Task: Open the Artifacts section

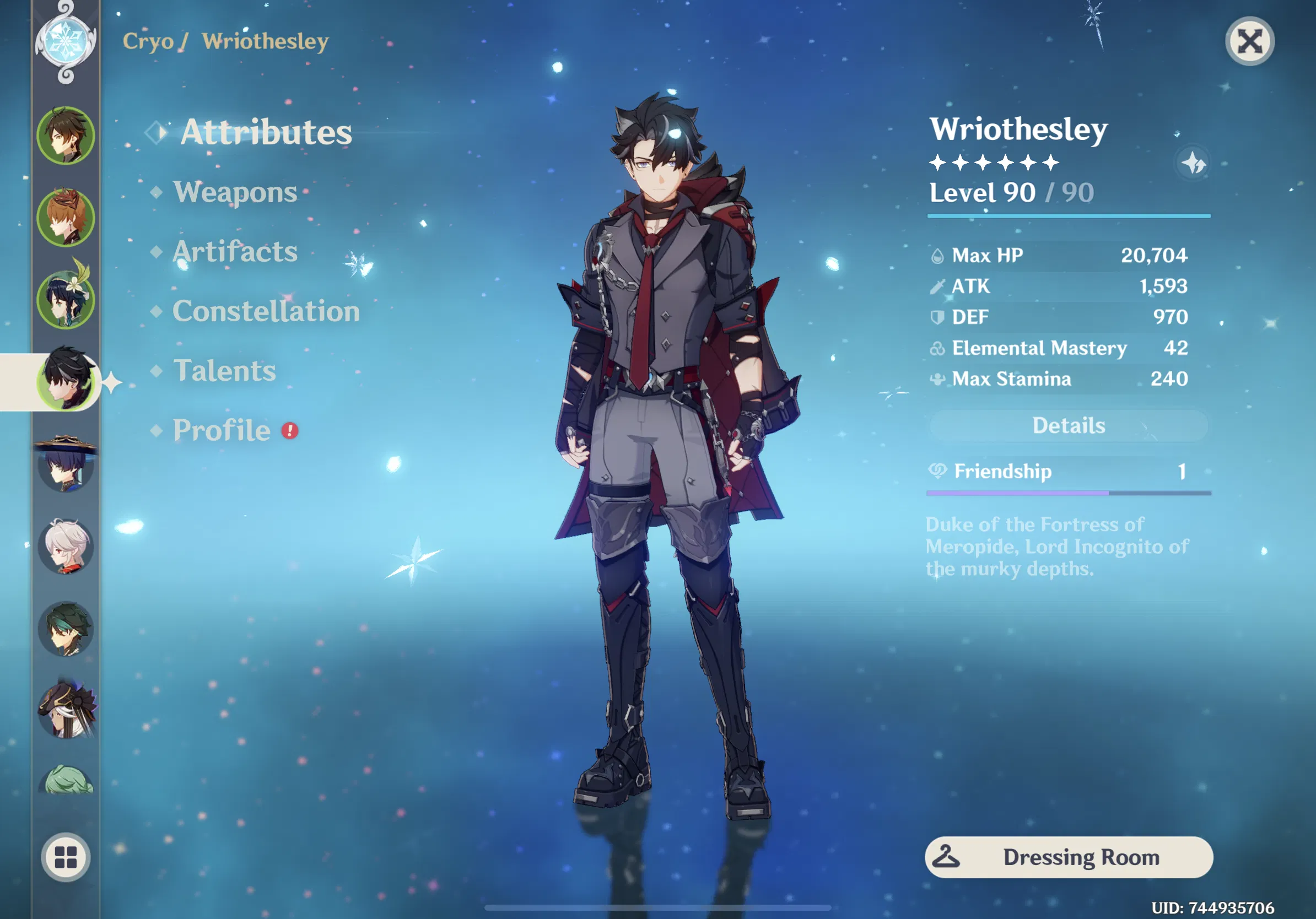Action: click(234, 252)
